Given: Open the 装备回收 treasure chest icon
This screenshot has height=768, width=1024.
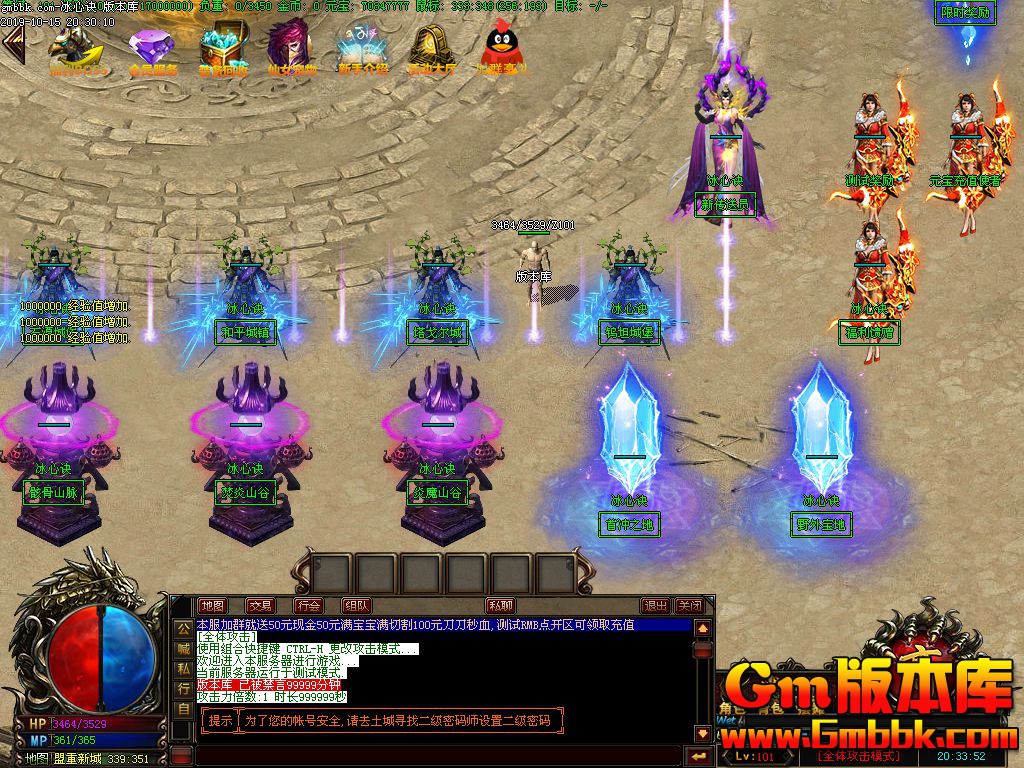Looking at the screenshot, I should (222, 50).
